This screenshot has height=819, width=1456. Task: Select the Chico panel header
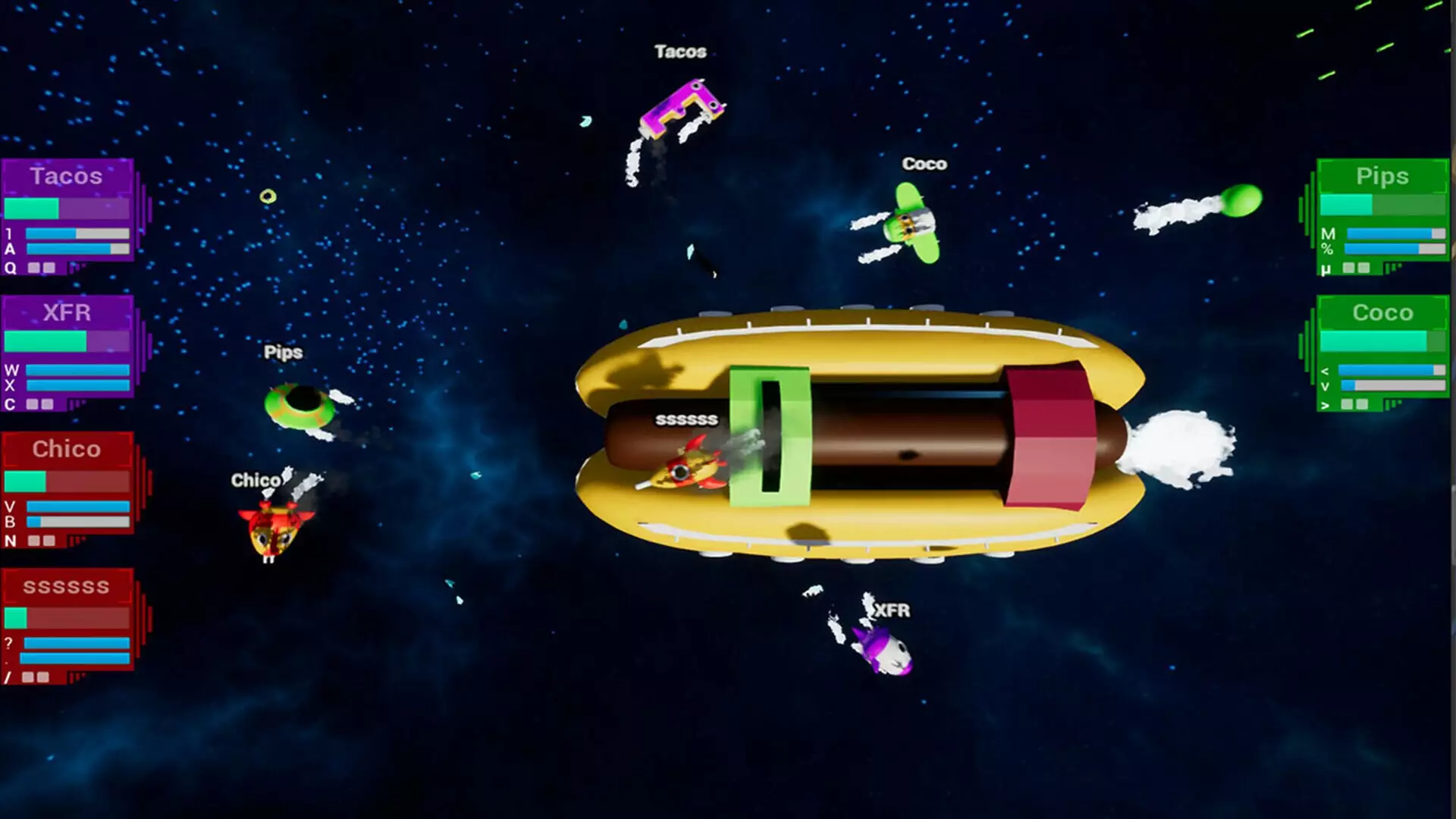(67, 449)
